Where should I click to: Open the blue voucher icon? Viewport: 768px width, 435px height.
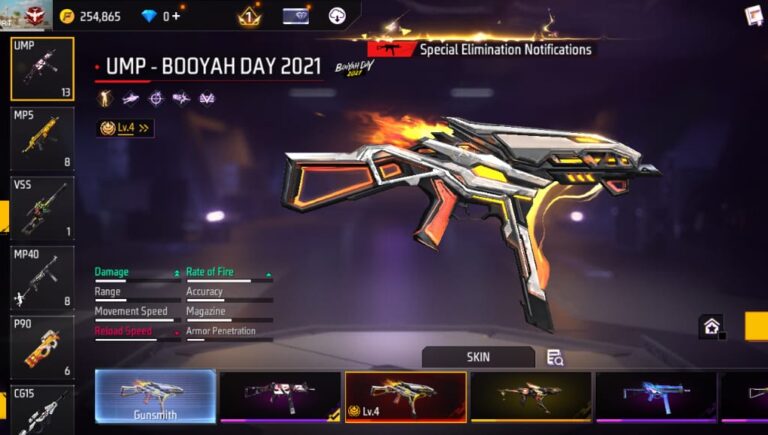pos(296,16)
